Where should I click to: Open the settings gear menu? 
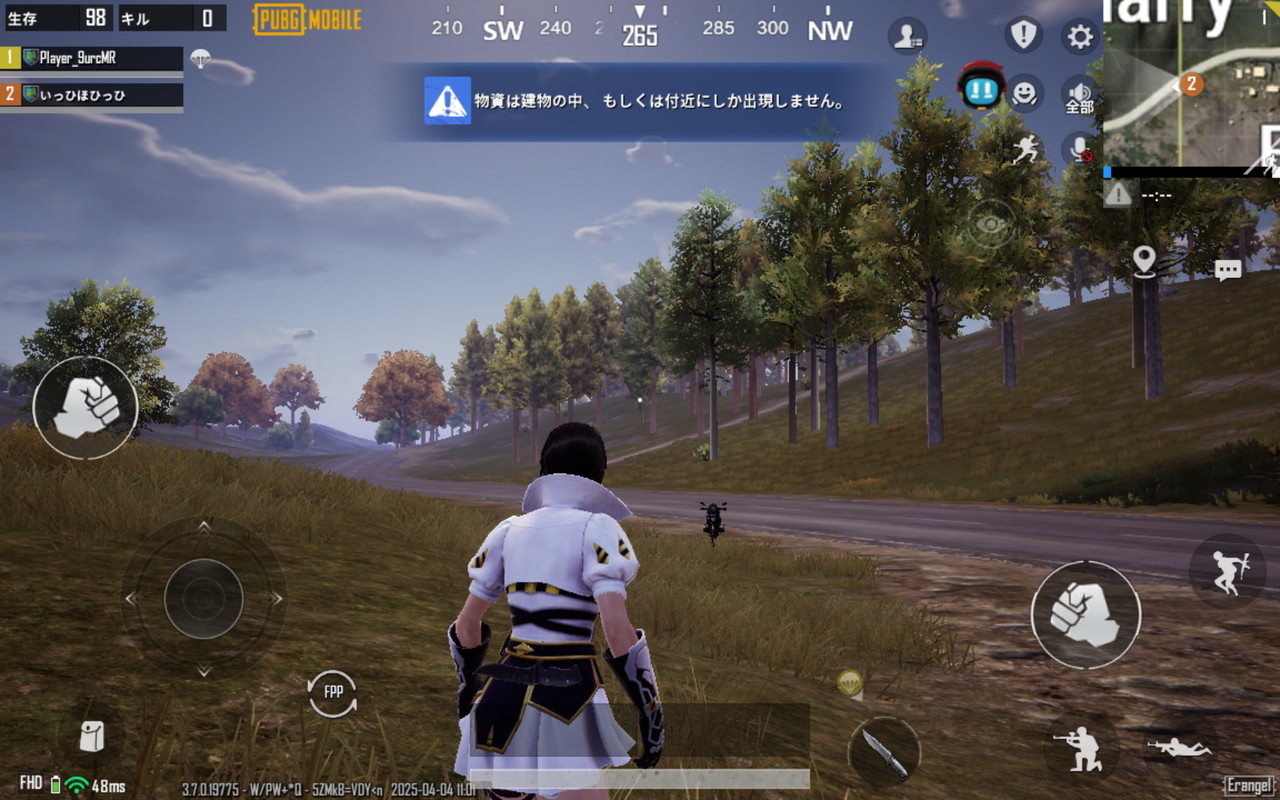click(x=1080, y=37)
